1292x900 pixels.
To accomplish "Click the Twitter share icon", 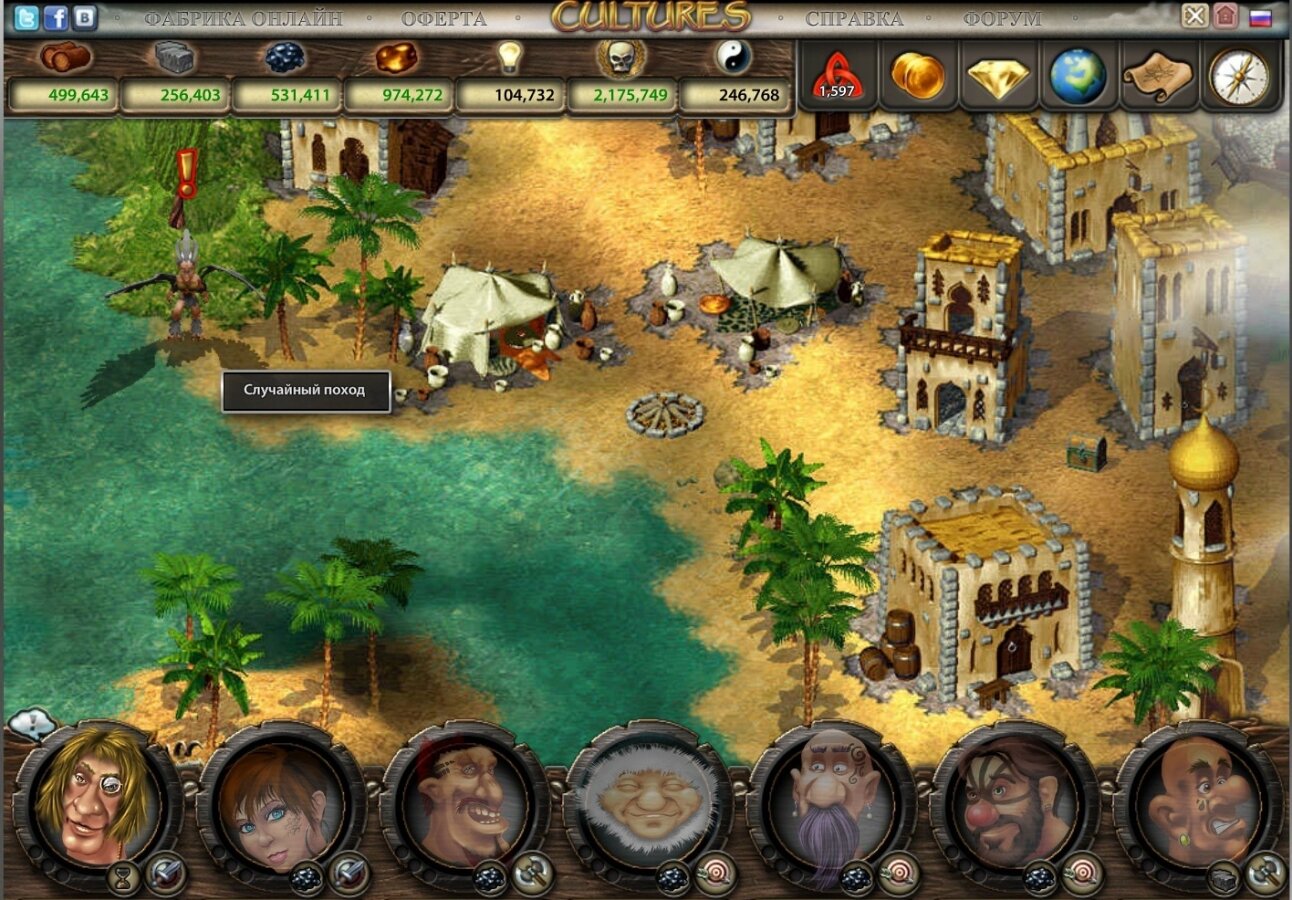I will (x=26, y=17).
